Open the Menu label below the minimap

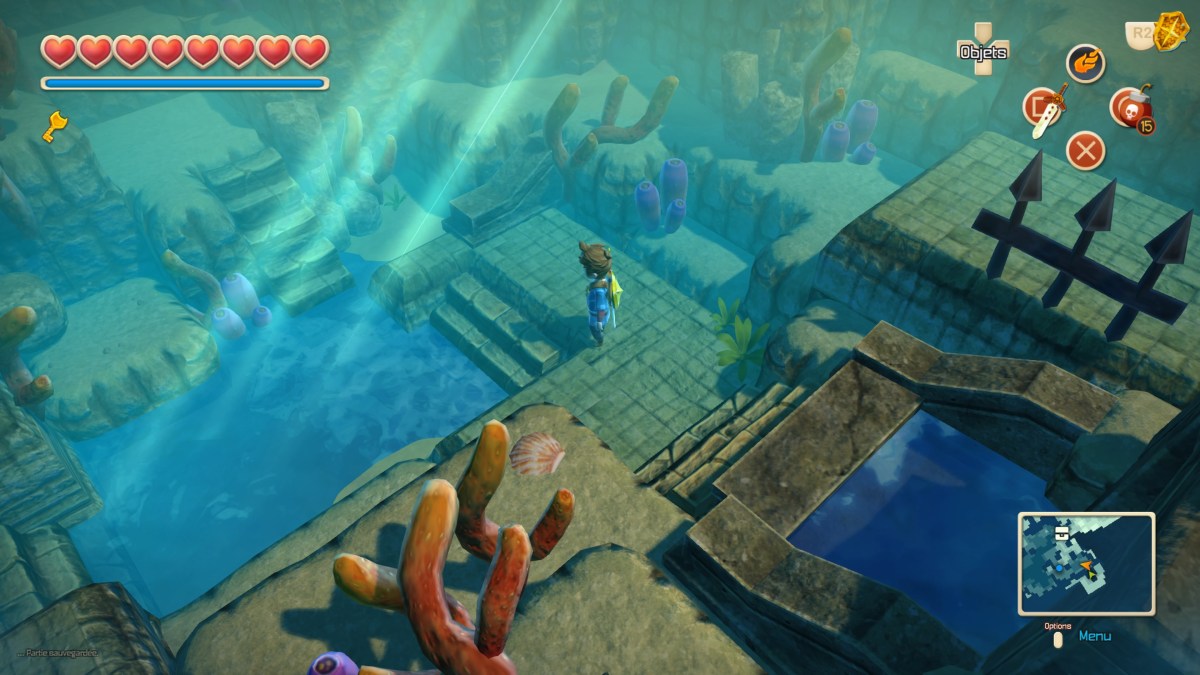coord(1094,635)
